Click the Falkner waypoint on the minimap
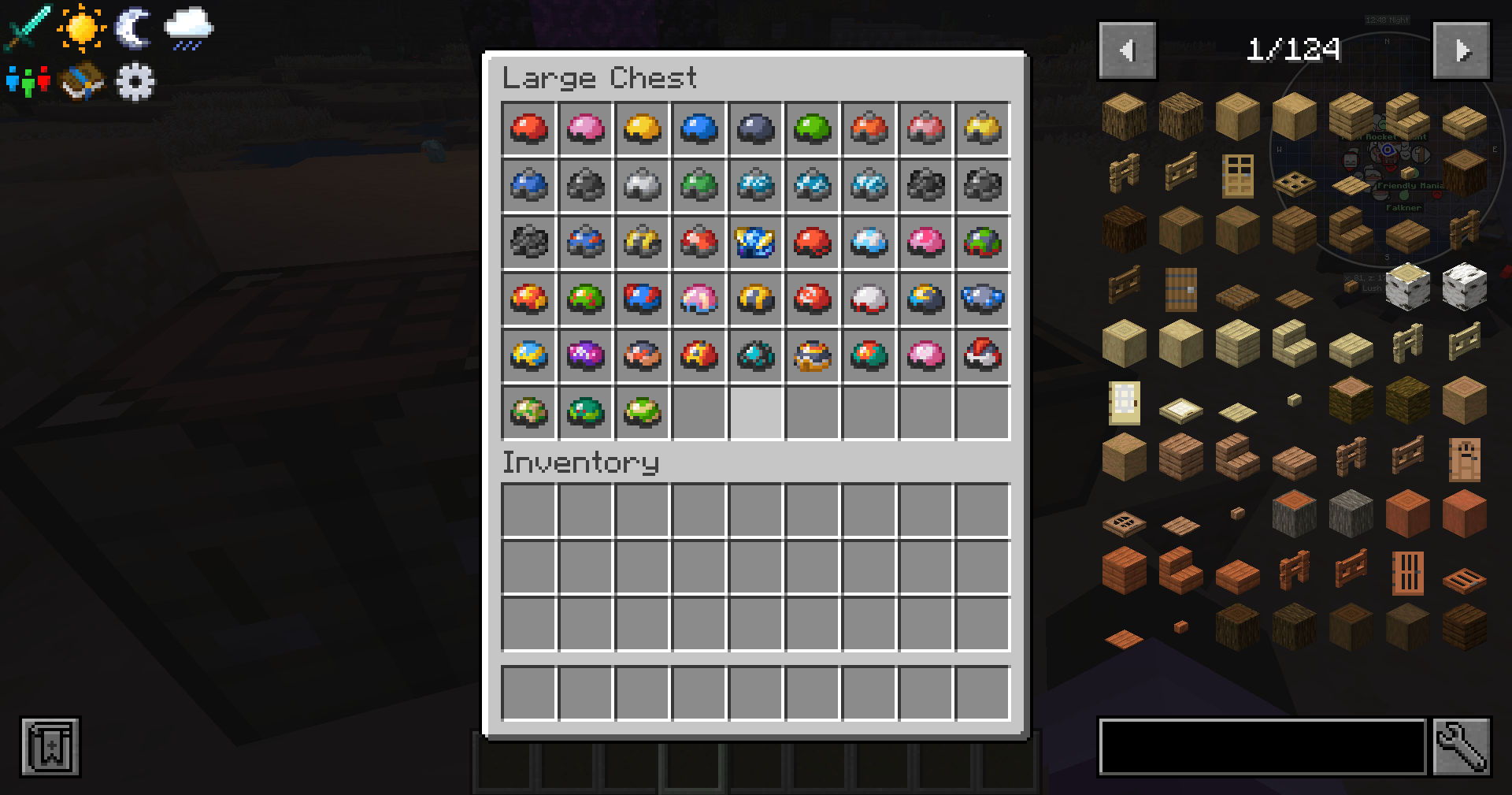Screen dimensions: 1512x795 tap(1402, 207)
